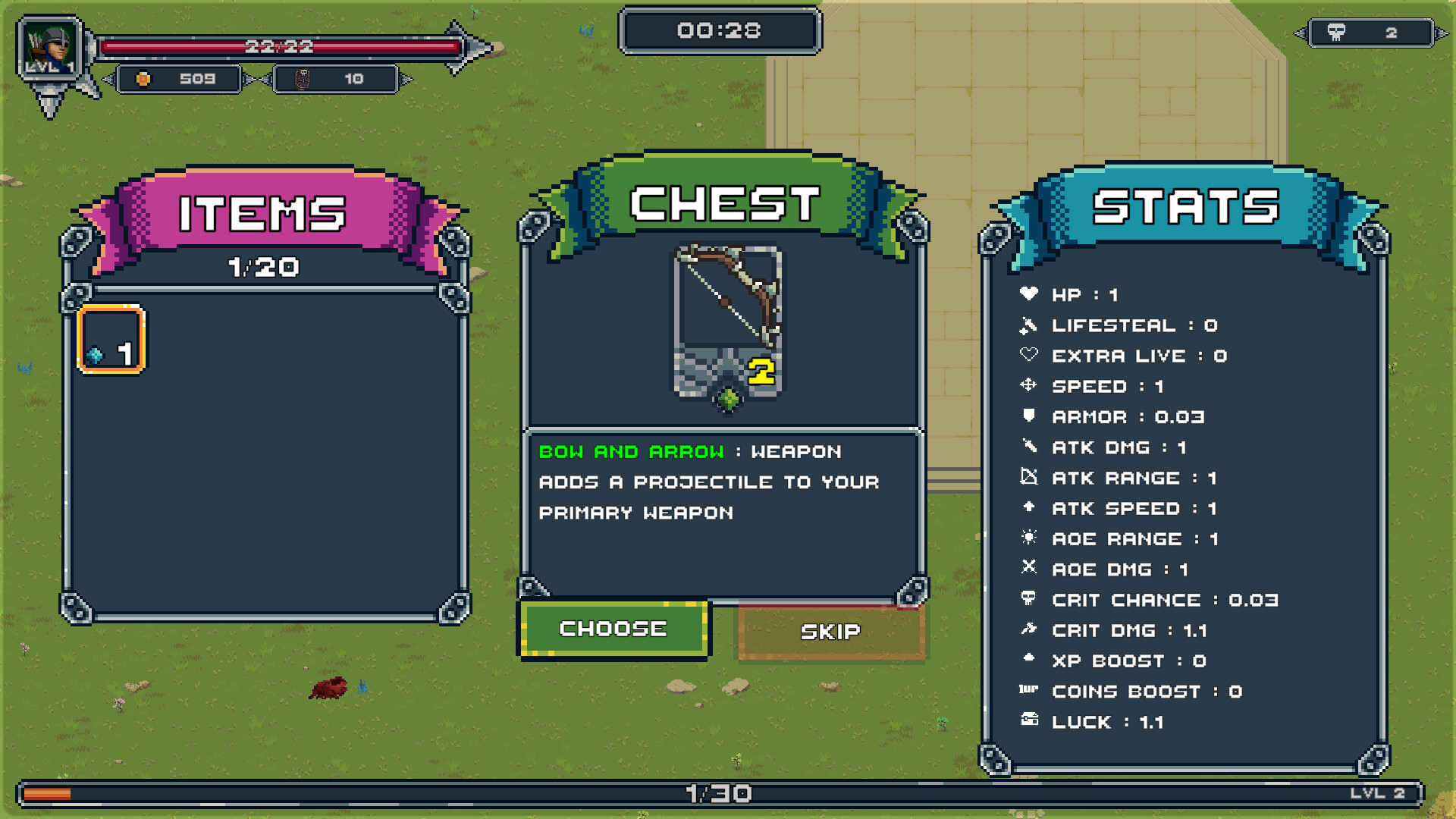Click the Choose button
This screenshot has height=819, width=1456.
(614, 628)
